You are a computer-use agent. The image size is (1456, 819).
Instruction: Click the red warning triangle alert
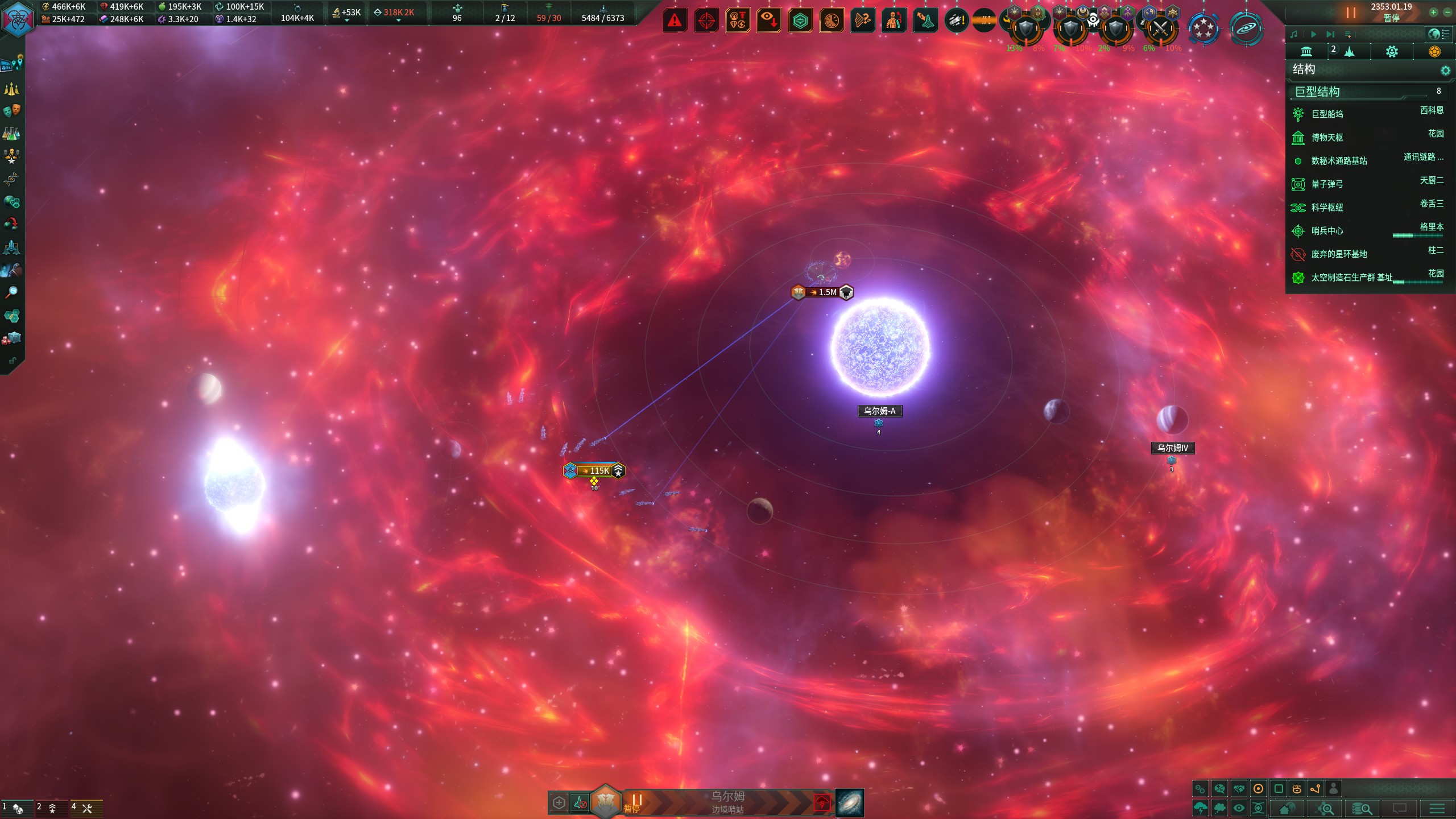[x=675, y=21]
